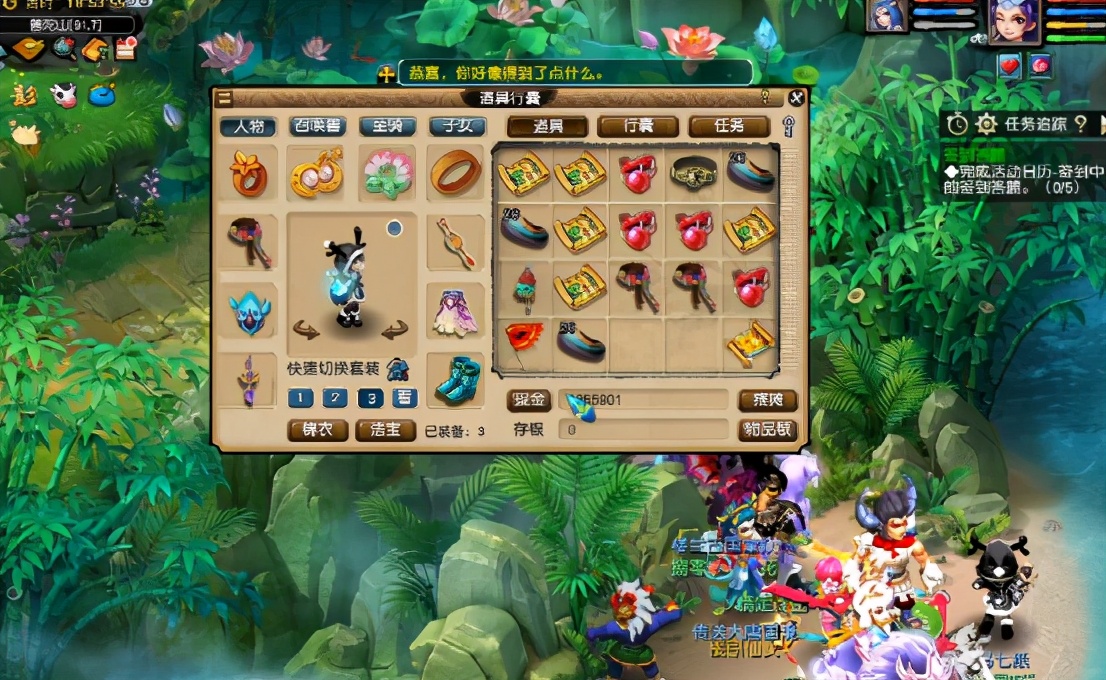Select the equipped teal boots slot
Image resolution: width=1106 pixels, height=680 pixels.
pos(456,380)
